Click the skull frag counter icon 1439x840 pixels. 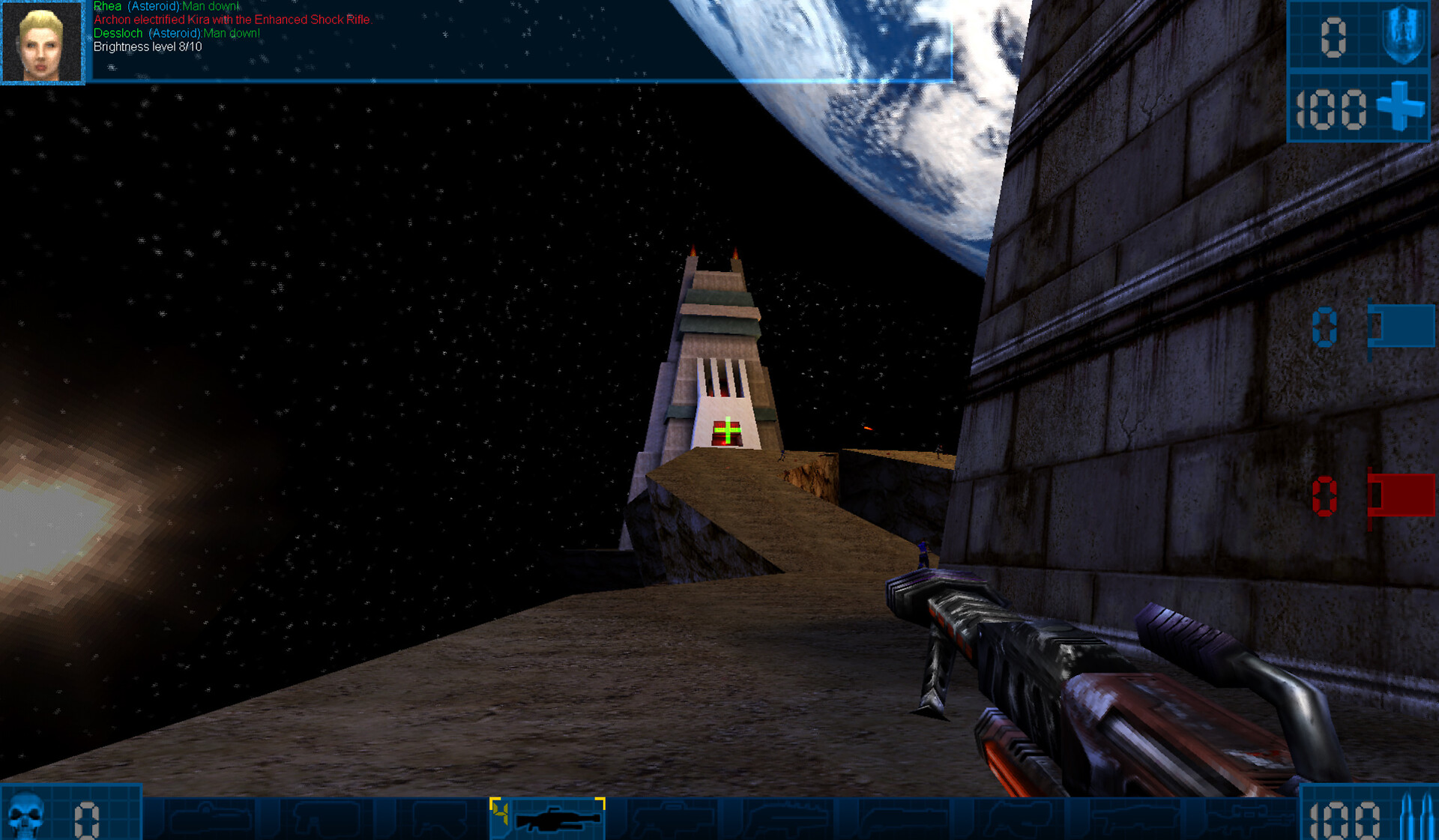[x=26, y=816]
